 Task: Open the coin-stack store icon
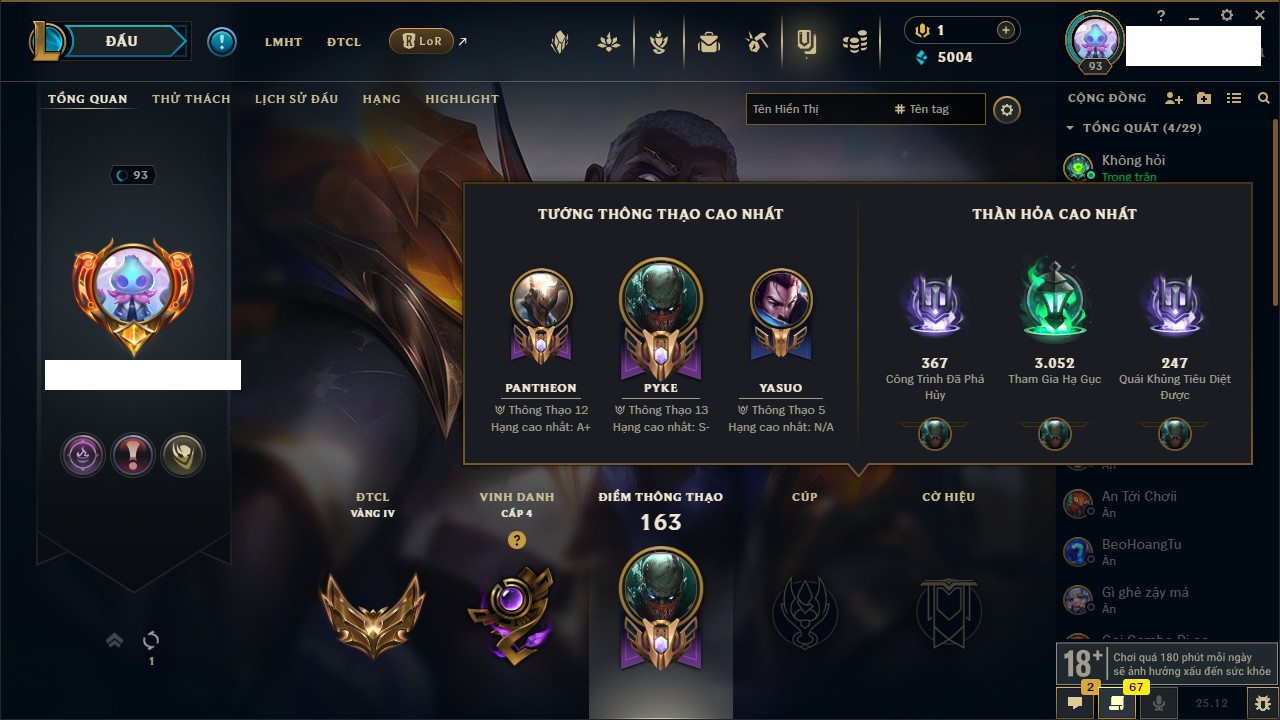[854, 42]
